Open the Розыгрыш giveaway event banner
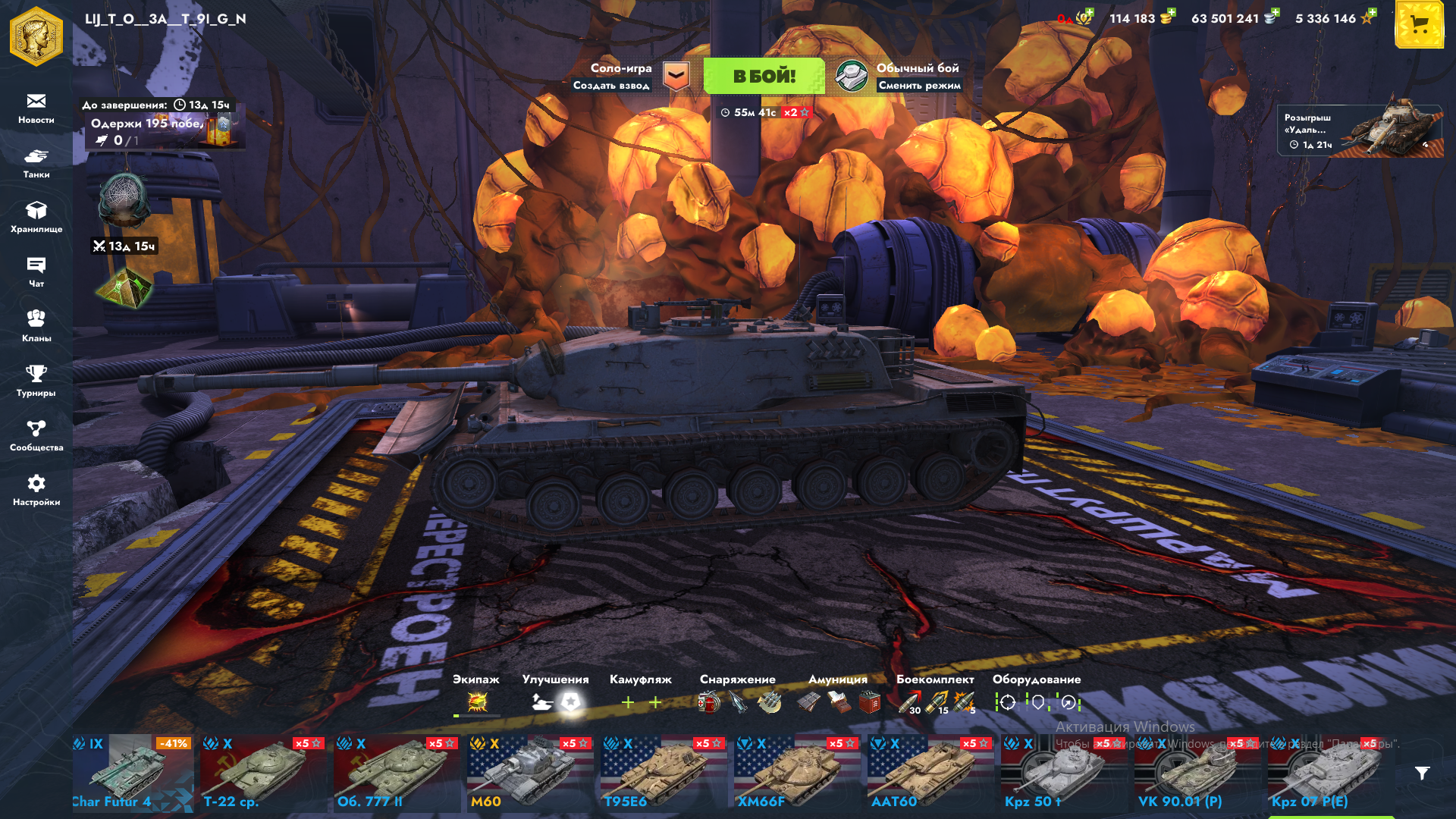Screen dimensions: 1456x819 [x=1360, y=130]
